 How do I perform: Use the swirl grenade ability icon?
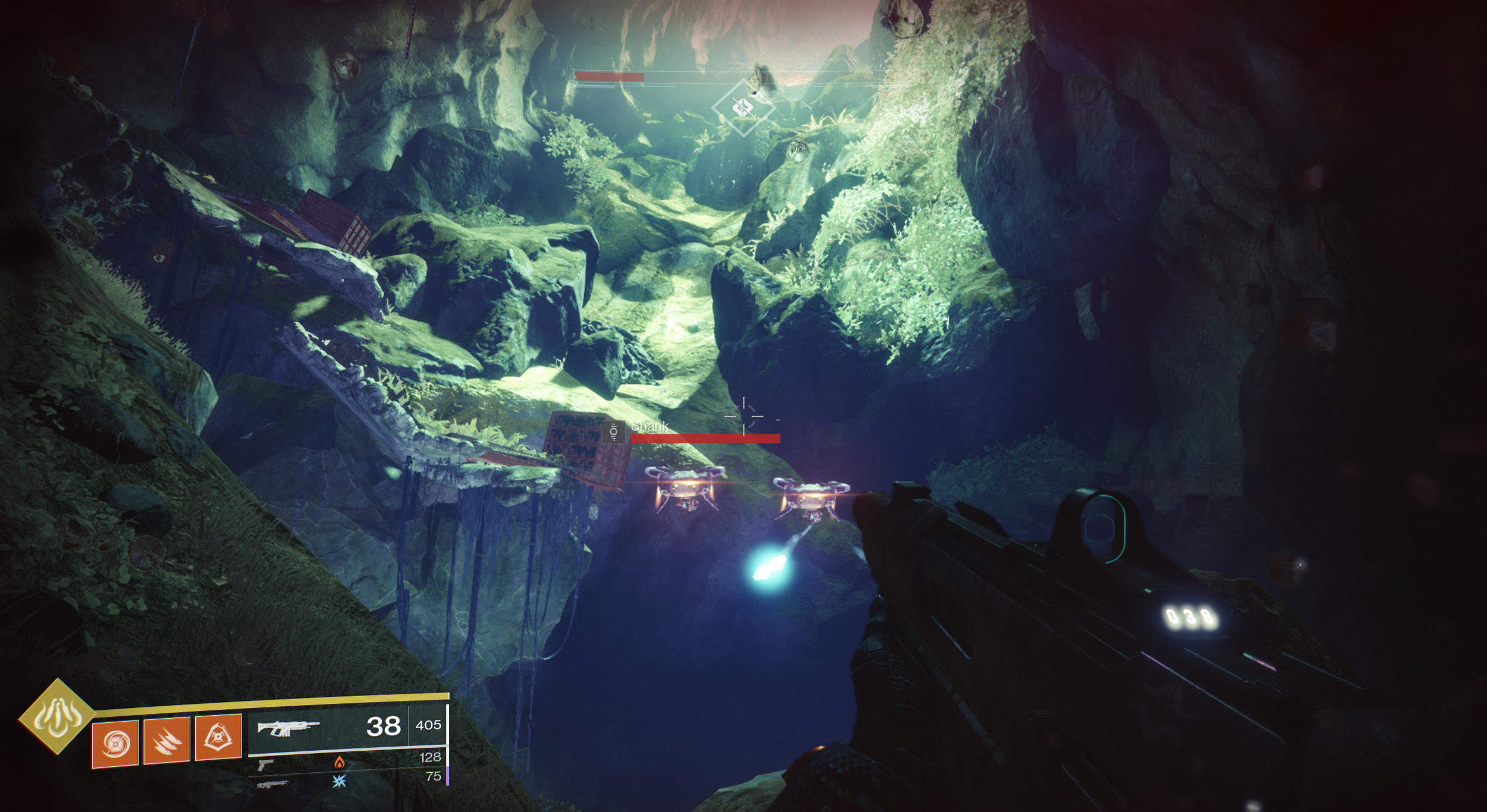tap(115, 742)
